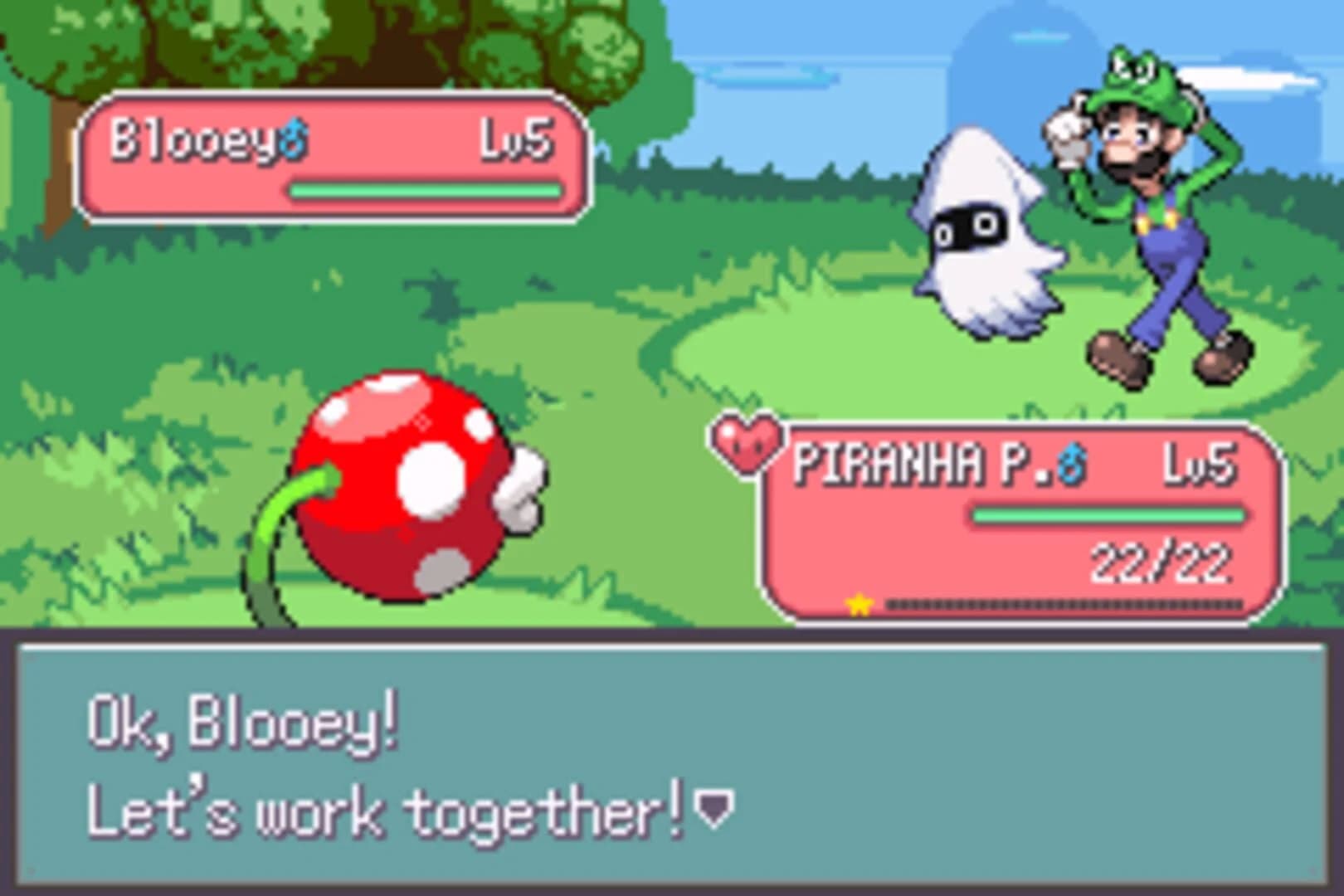Toggle the dialogue box visibility
This screenshot has width=1344, height=896.
[x=672, y=763]
